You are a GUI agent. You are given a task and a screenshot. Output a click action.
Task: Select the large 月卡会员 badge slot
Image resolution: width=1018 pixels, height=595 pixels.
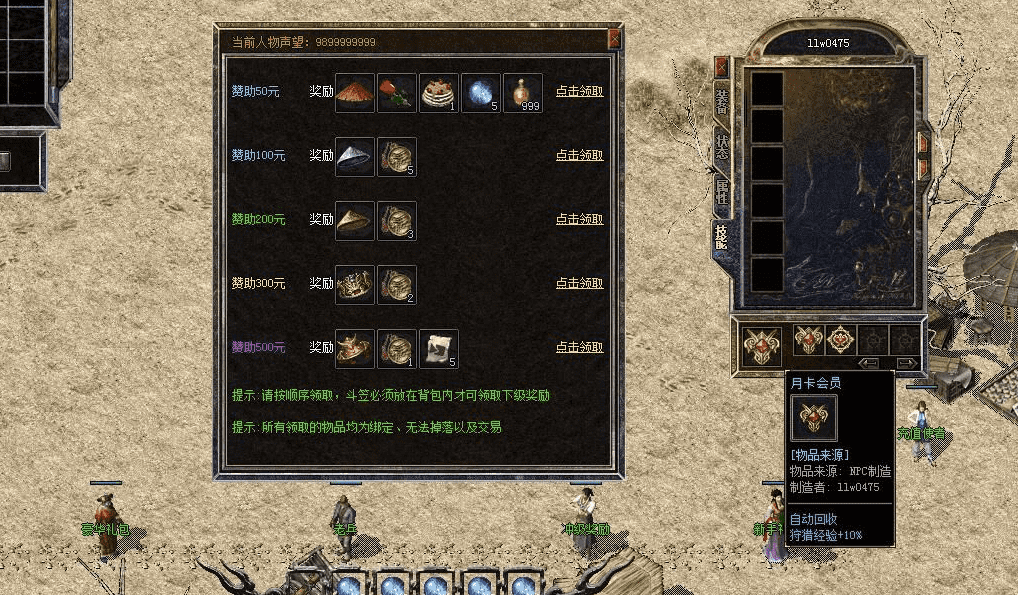[x=762, y=346]
